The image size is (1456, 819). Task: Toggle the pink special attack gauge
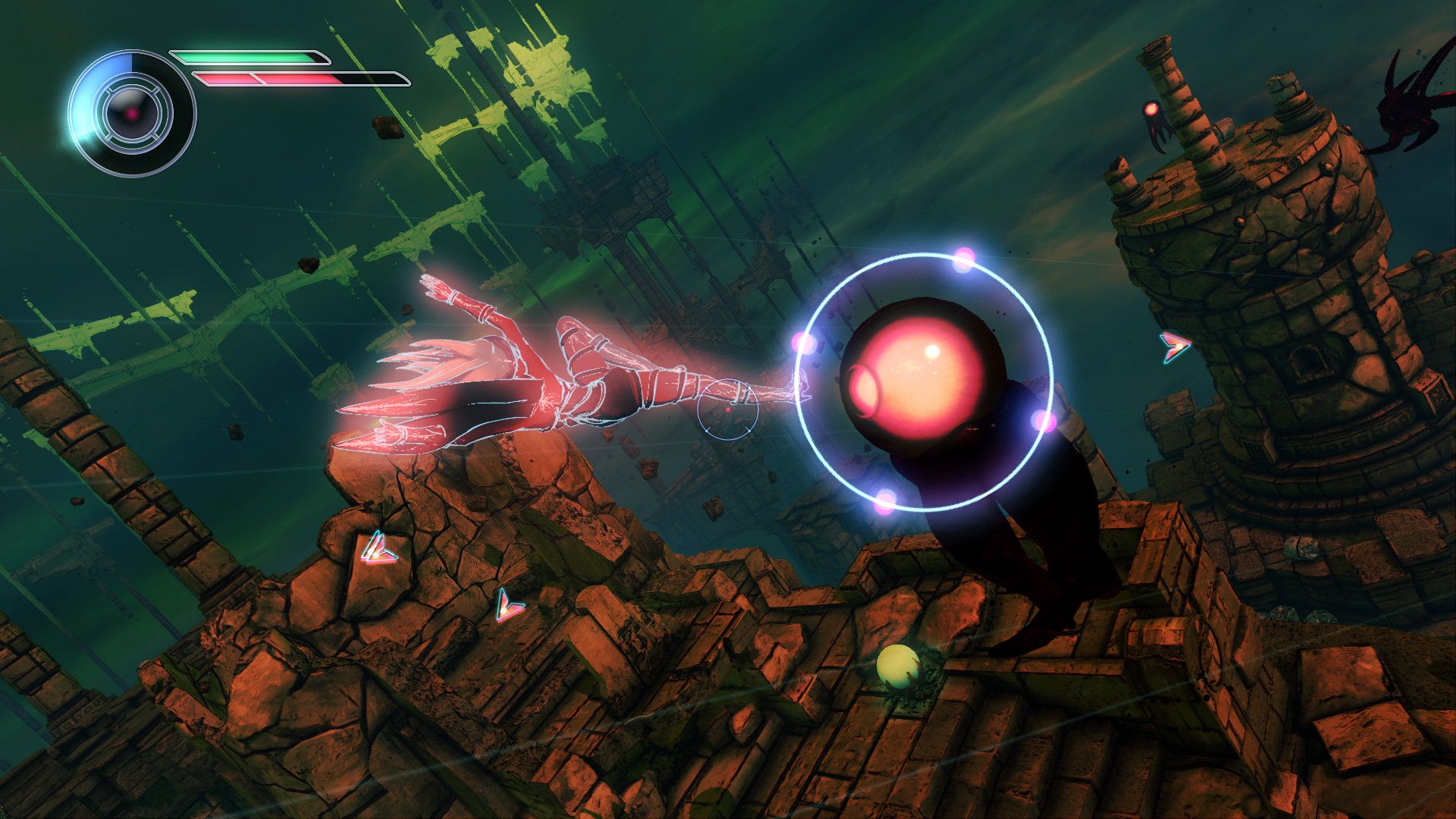click(265, 79)
